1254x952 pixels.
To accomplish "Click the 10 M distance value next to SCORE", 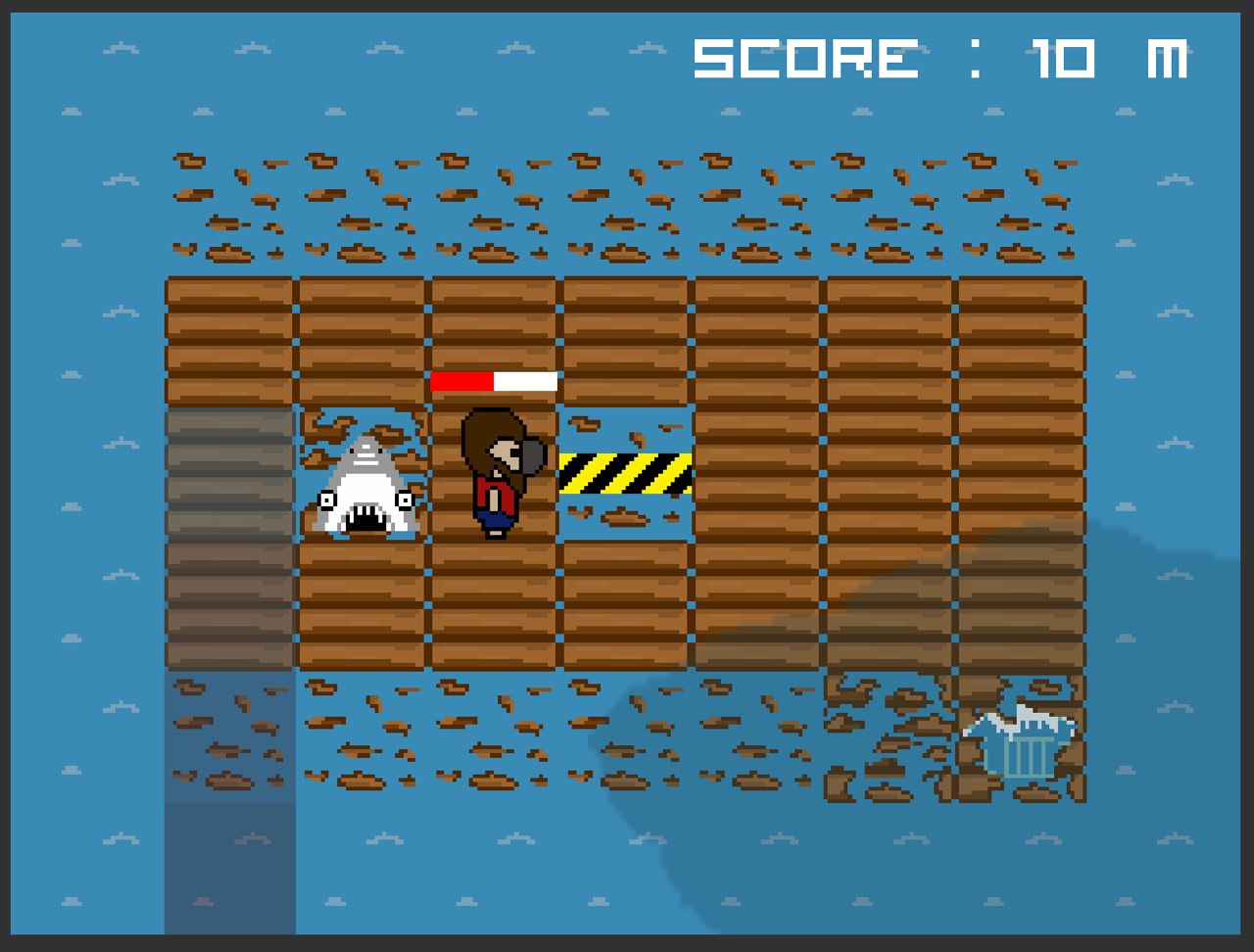I will tap(1107, 59).
